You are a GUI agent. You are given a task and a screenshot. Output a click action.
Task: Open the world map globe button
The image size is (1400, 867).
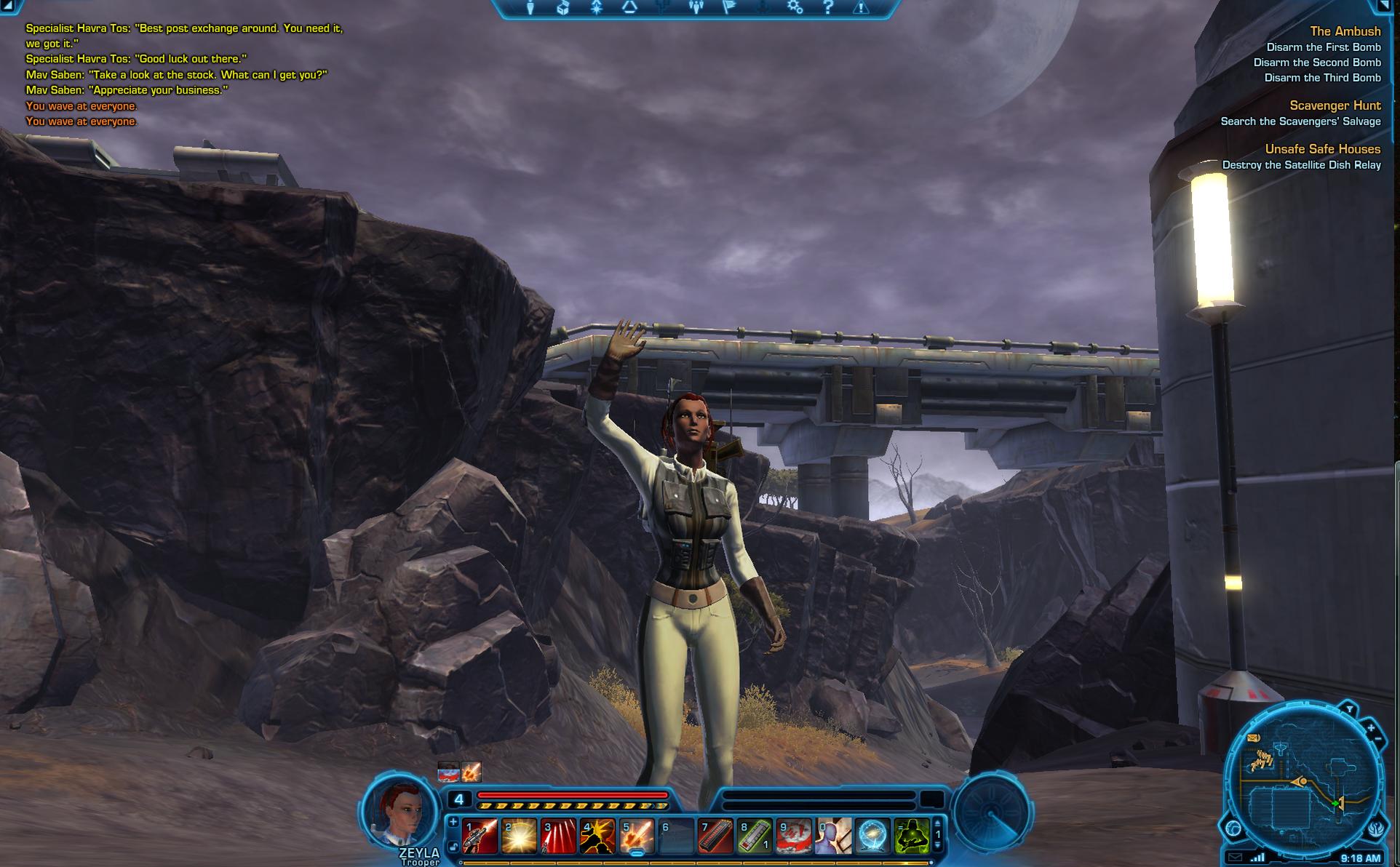click(1233, 828)
